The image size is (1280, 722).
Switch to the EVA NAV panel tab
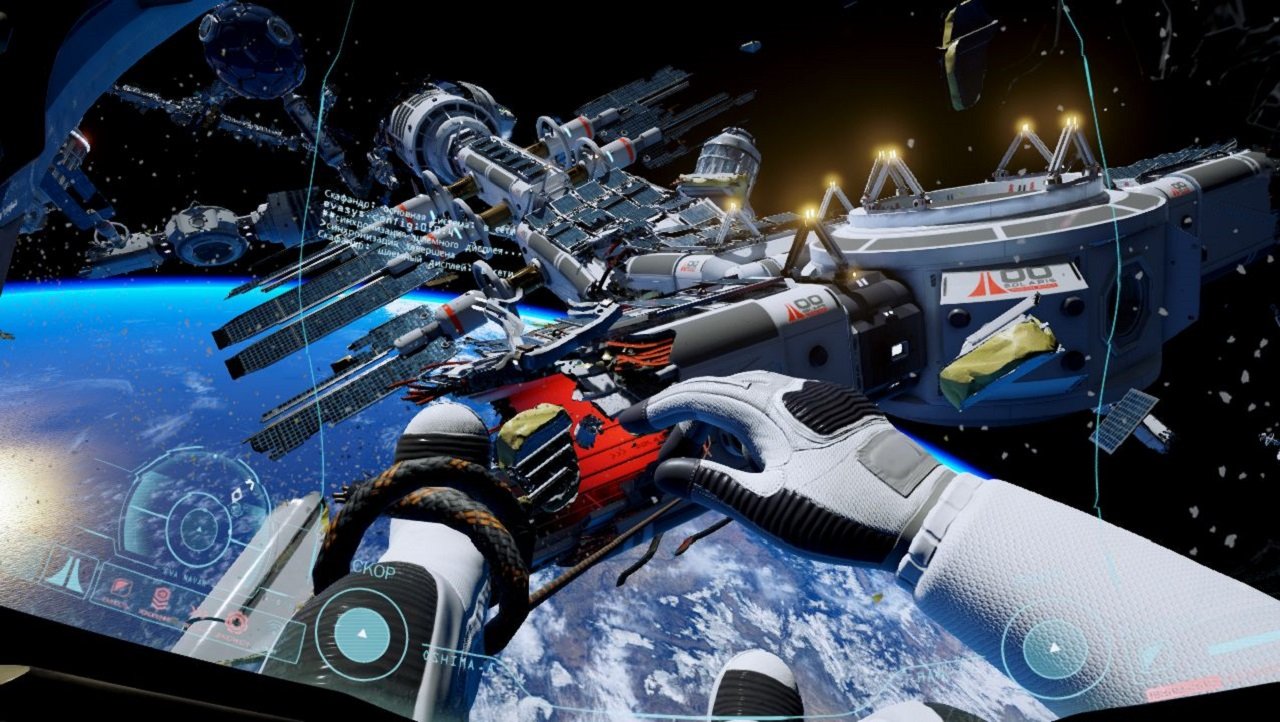click(183, 572)
